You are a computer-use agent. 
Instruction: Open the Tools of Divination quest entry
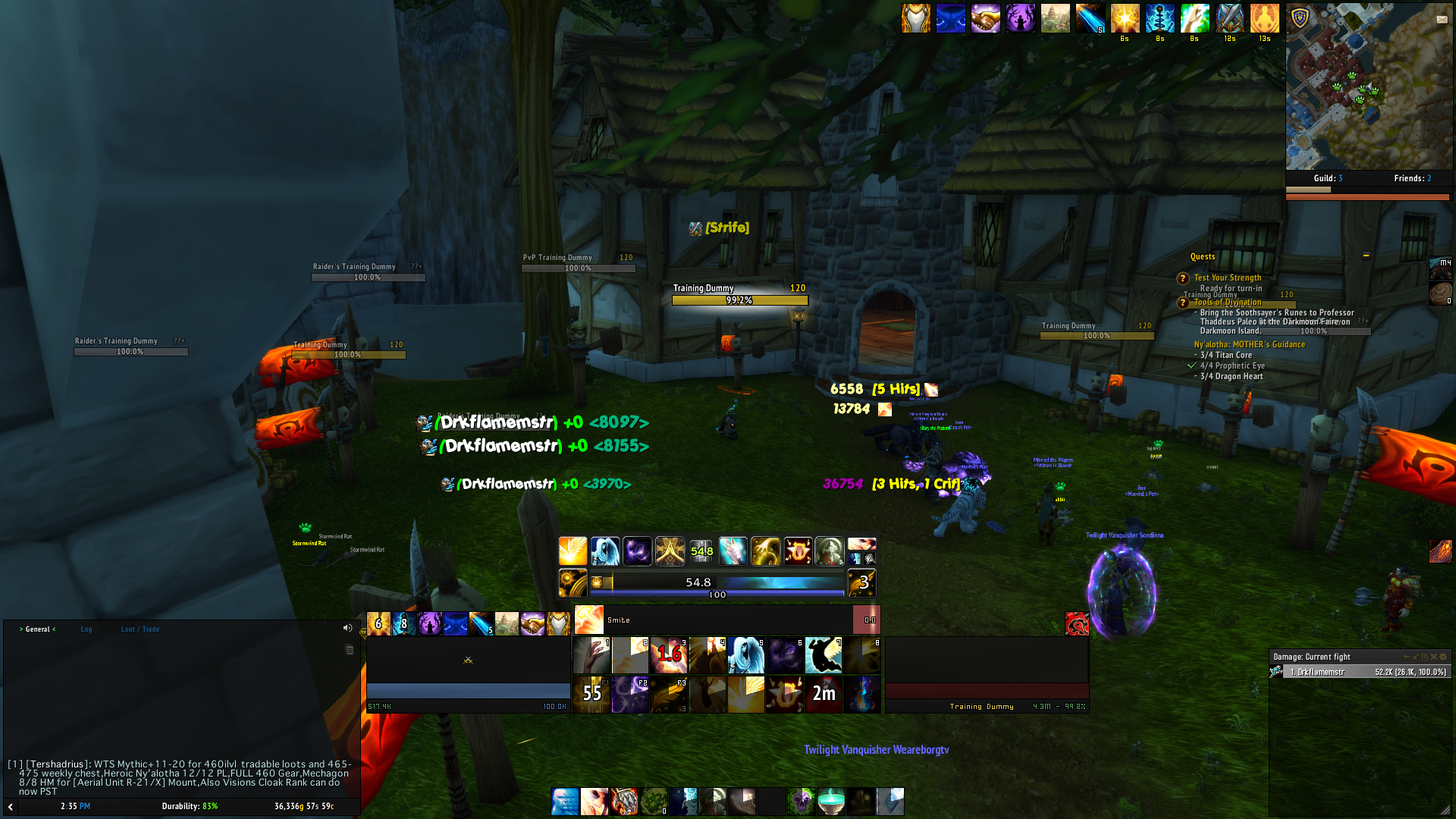tap(1227, 303)
